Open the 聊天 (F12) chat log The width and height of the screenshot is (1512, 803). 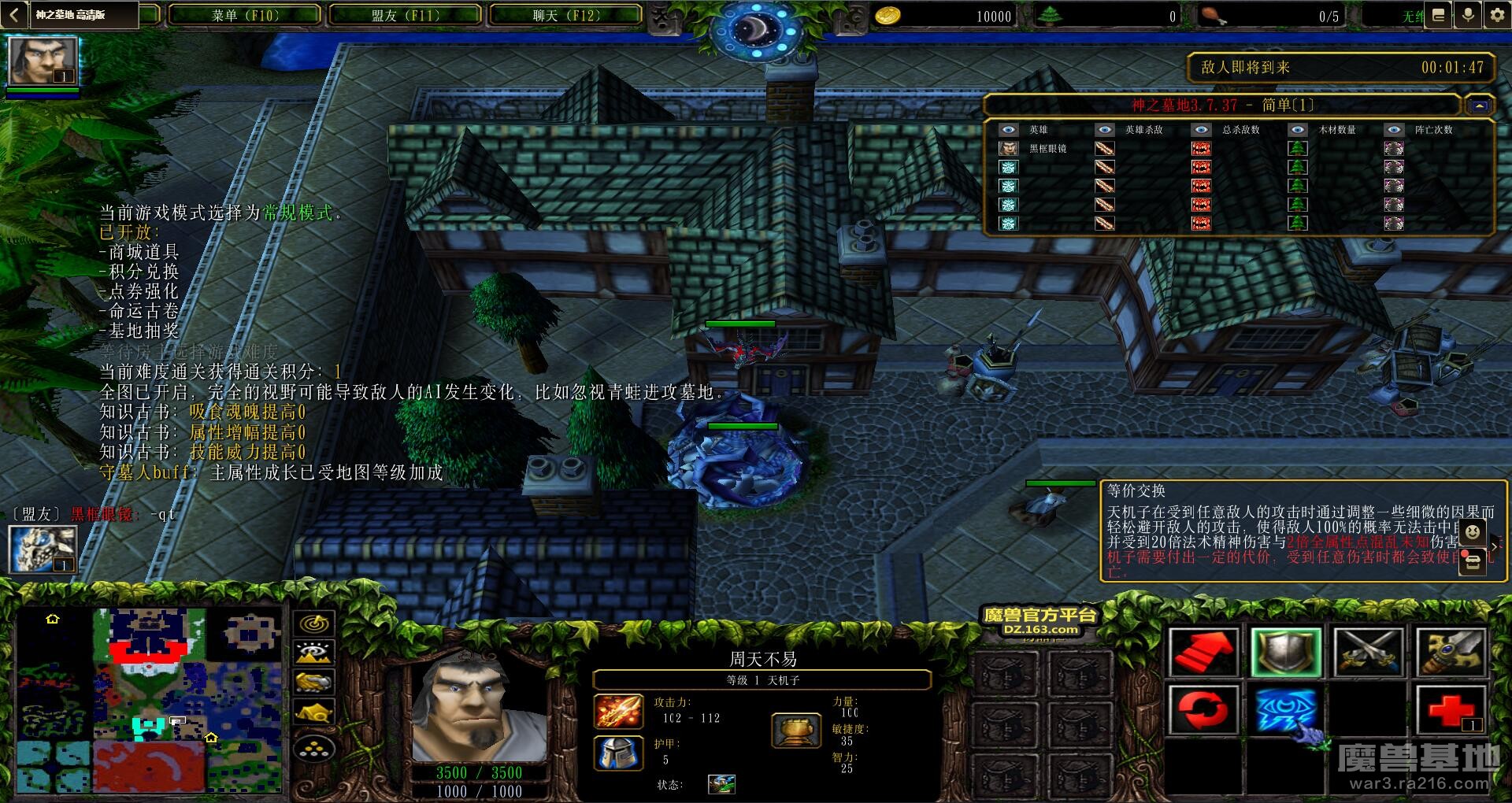[x=565, y=15]
